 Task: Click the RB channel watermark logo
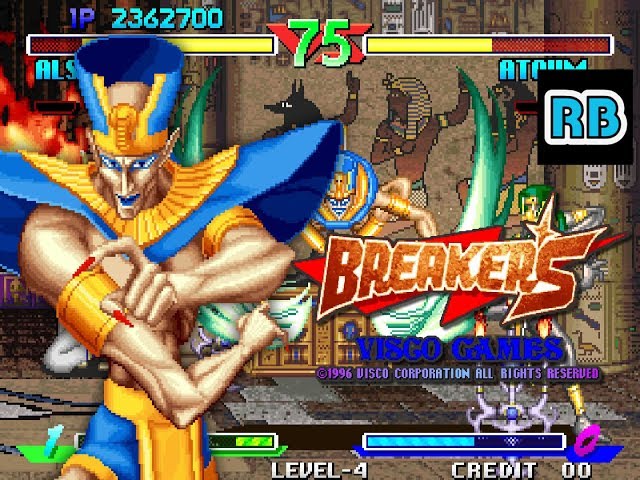tap(585, 118)
